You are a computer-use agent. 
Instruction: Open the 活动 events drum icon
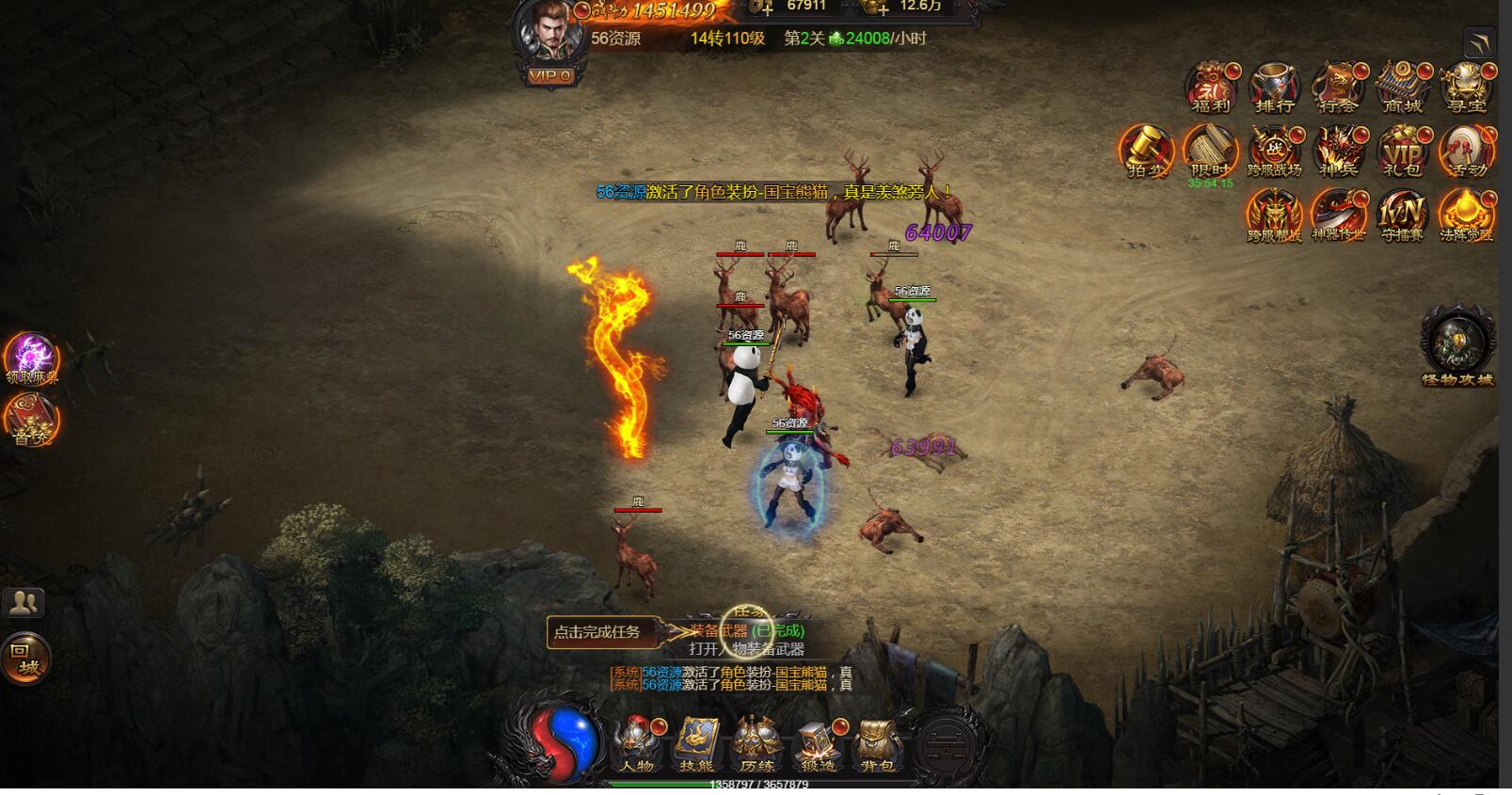point(1466,151)
